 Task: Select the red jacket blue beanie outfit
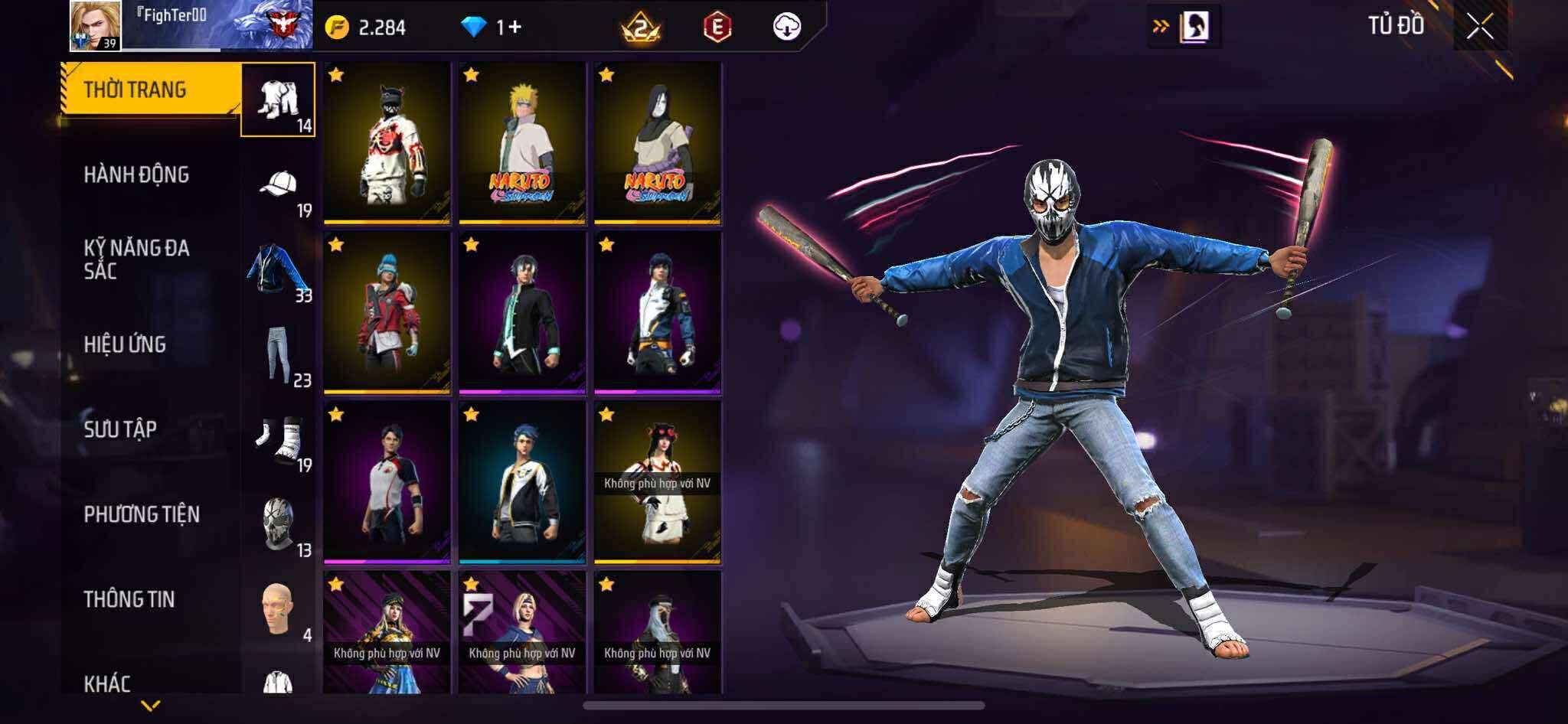click(387, 313)
